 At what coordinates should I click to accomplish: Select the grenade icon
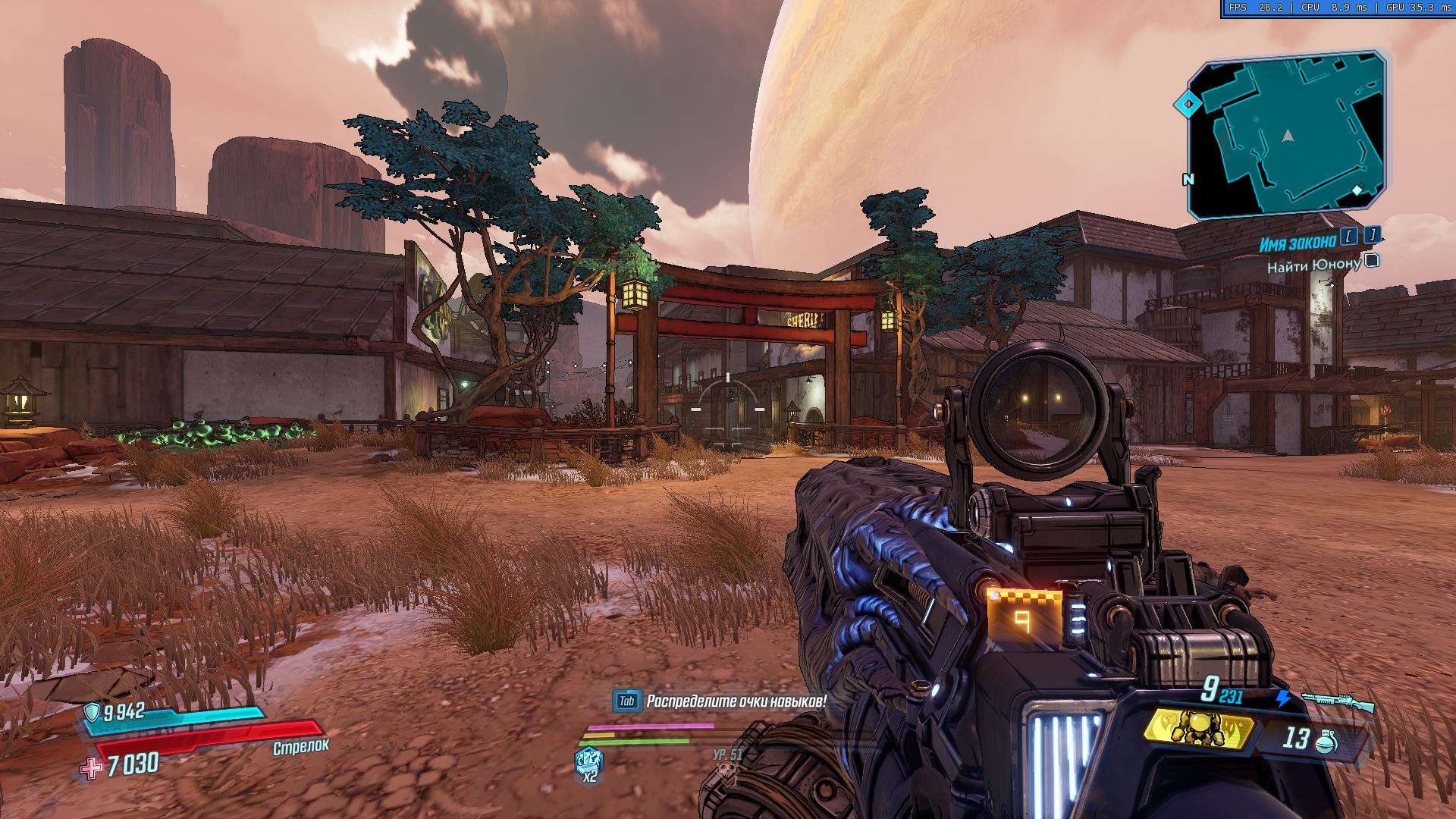[x=1326, y=739]
